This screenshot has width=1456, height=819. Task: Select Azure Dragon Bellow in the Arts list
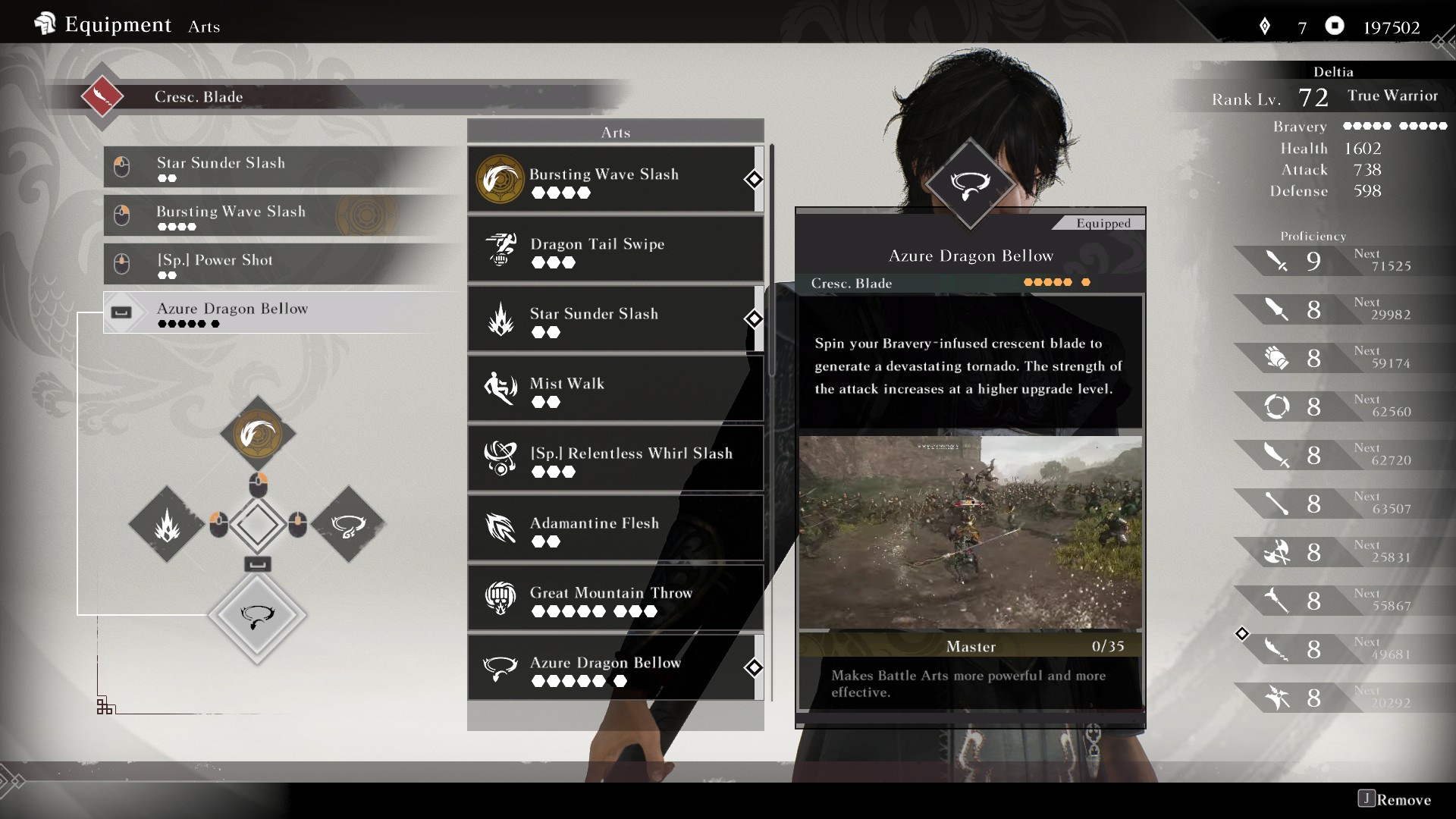(615, 668)
